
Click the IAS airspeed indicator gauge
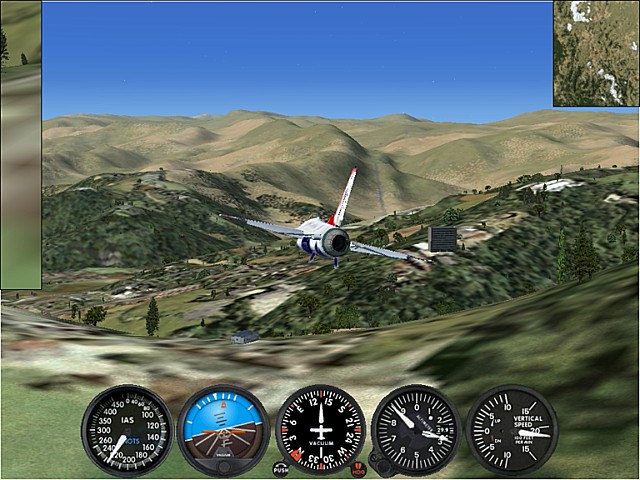click(x=127, y=430)
